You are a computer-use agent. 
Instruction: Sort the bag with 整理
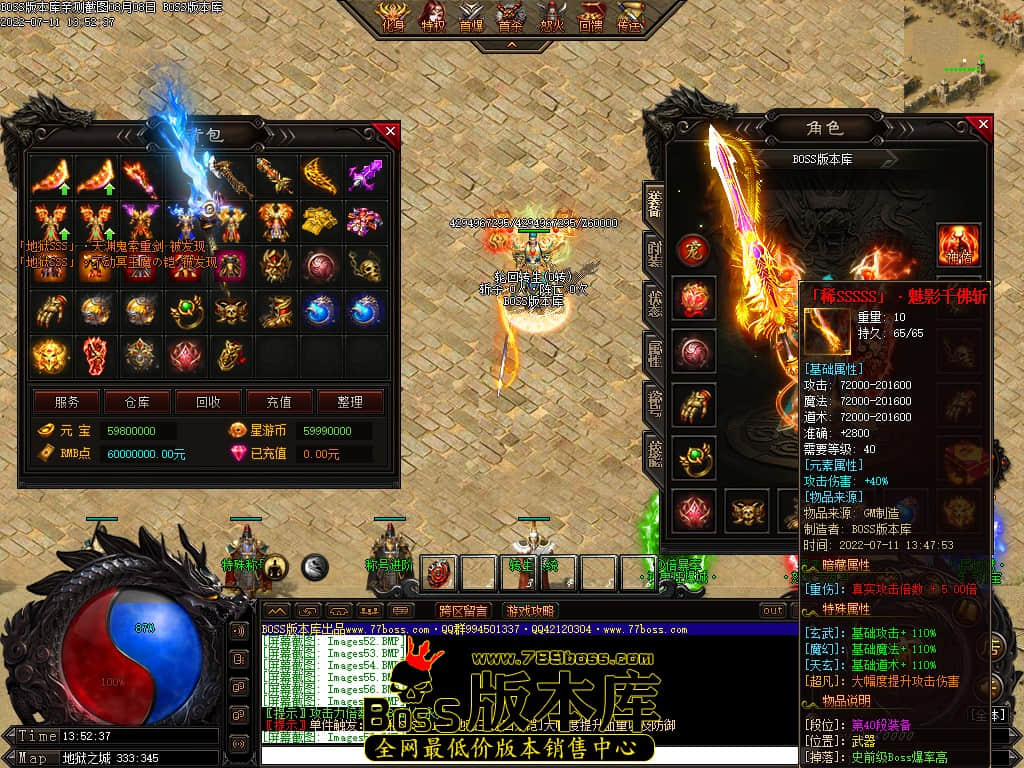pyautogui.click(x=350, y=402)
